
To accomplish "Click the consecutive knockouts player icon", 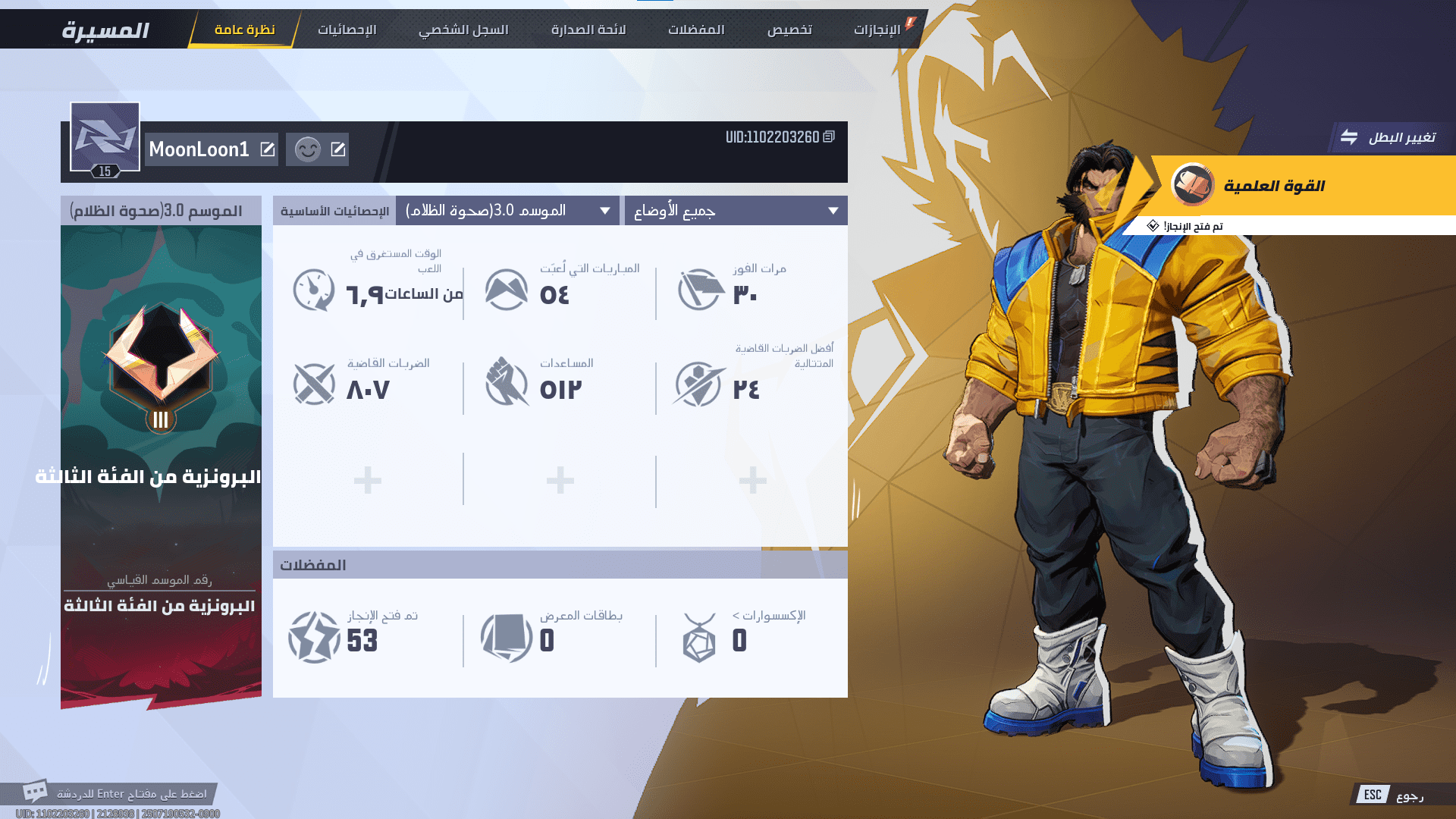I will (x=698, y=384).
